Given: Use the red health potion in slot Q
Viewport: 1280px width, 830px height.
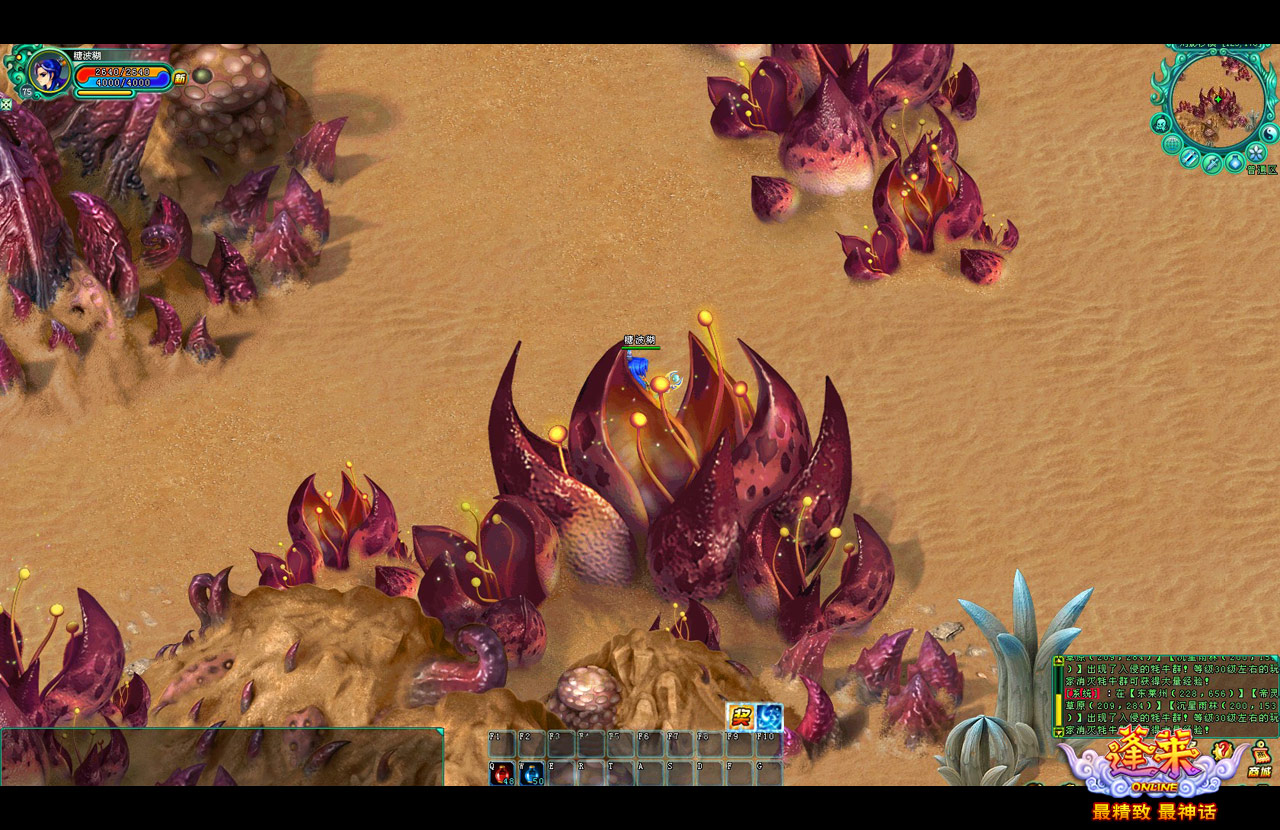Looking at the screenshot, I should pos(501,773).
